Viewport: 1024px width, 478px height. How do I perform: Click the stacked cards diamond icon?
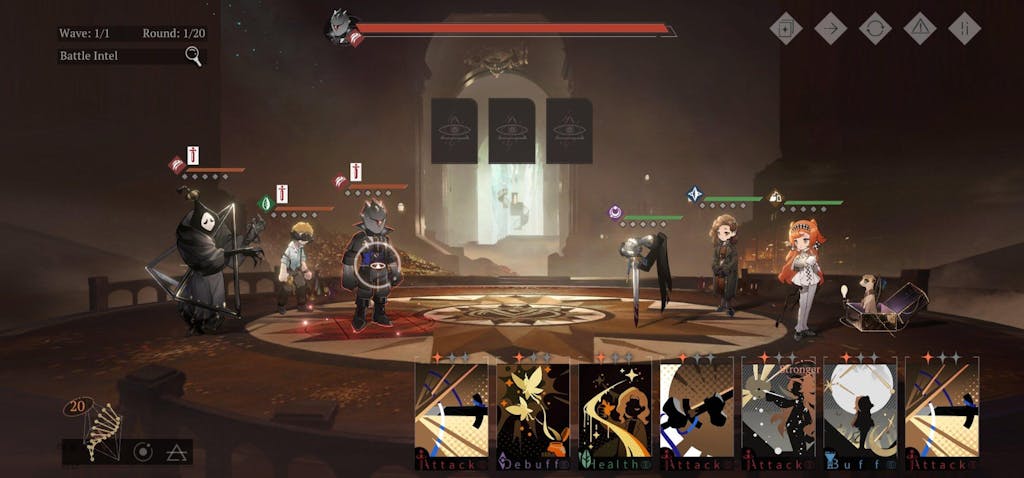click(x=786, y=28)
